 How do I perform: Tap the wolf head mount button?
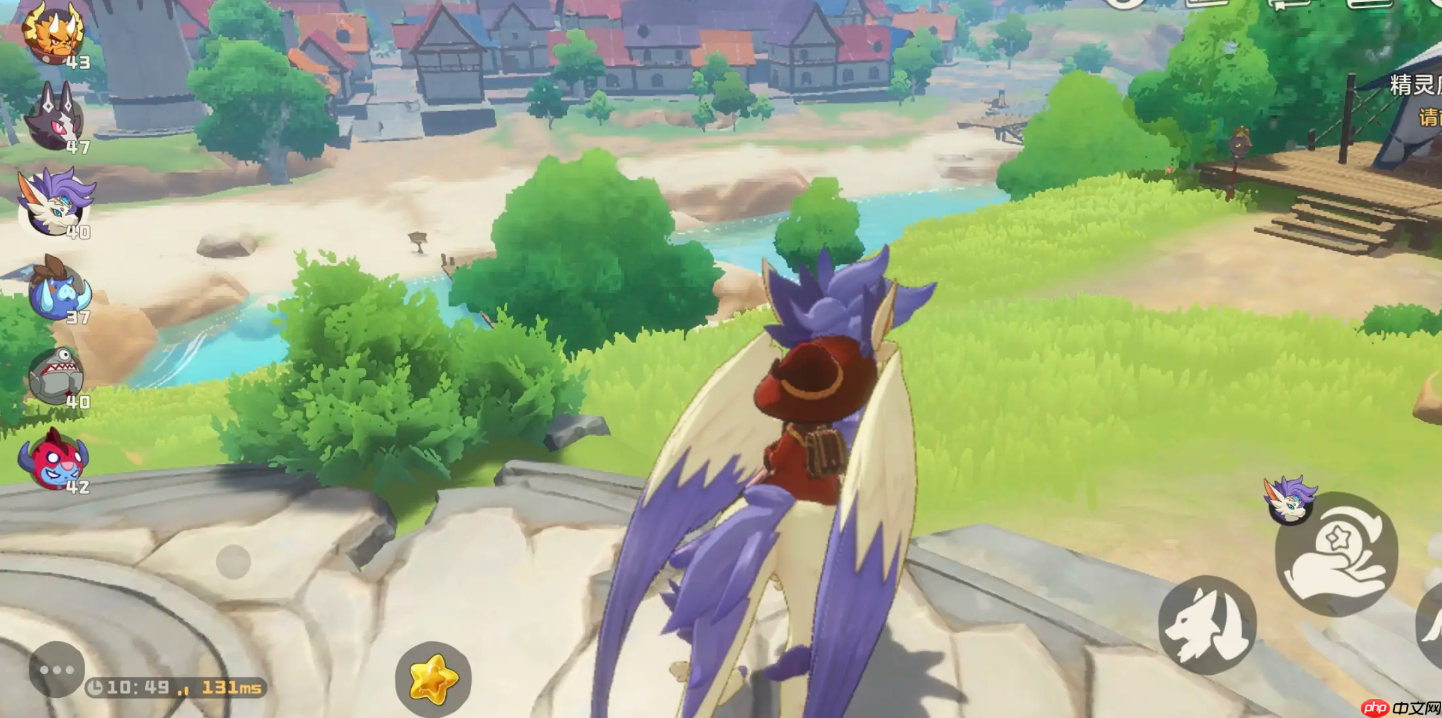tap(1207, 624)
